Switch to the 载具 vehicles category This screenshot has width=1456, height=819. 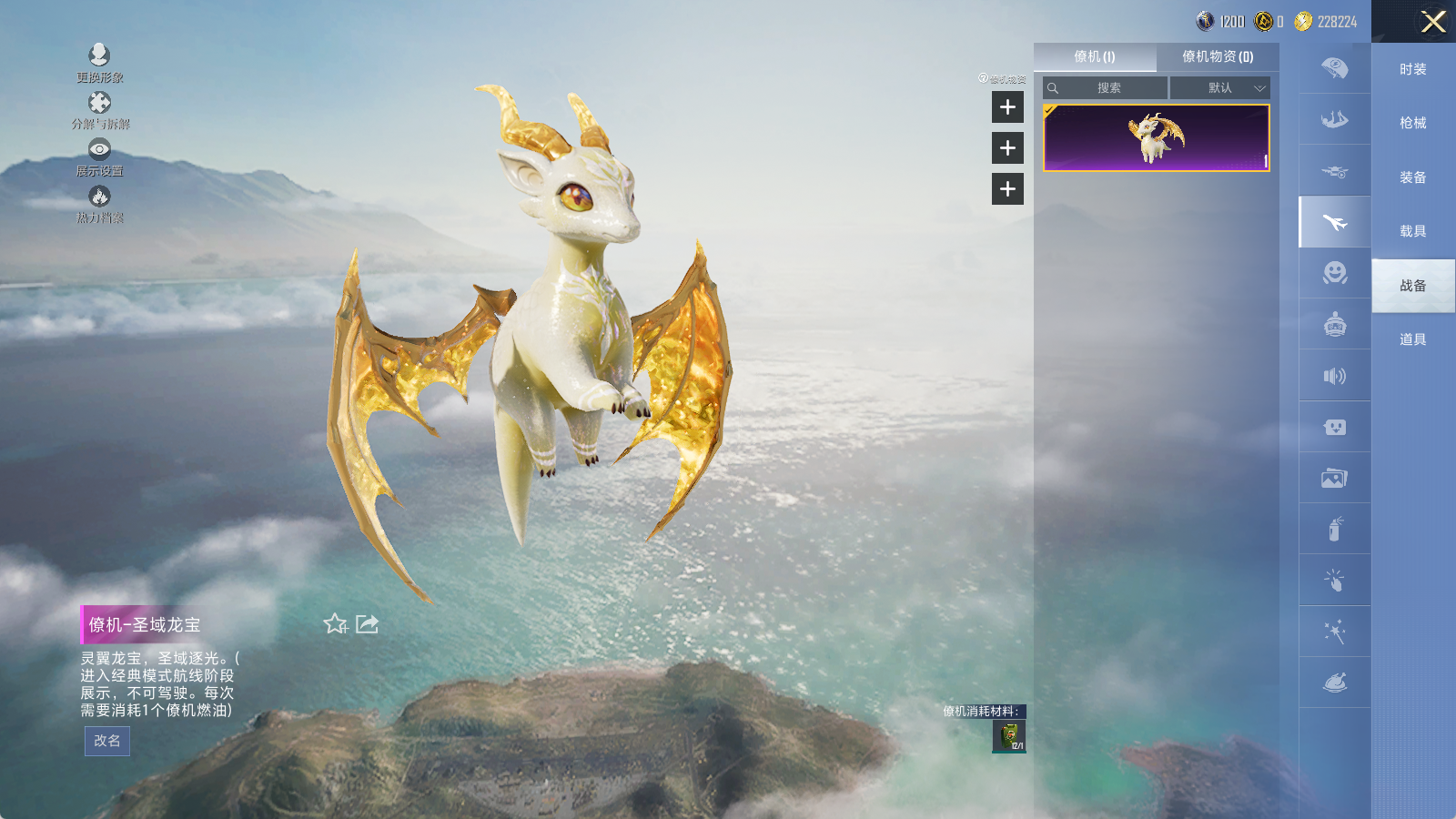[x=1412, y=231]
